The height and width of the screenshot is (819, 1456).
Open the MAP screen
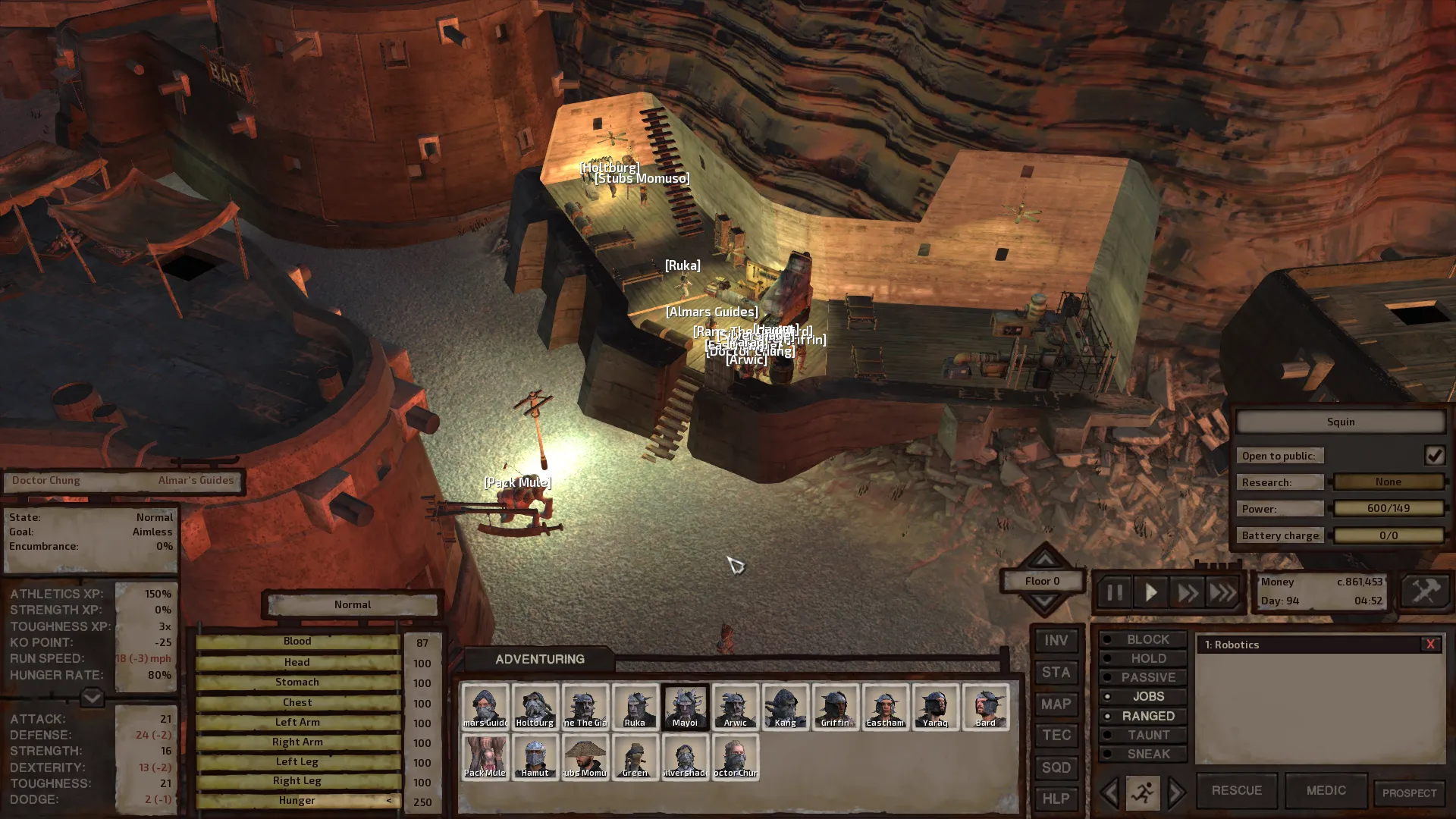pos(1056,704)
